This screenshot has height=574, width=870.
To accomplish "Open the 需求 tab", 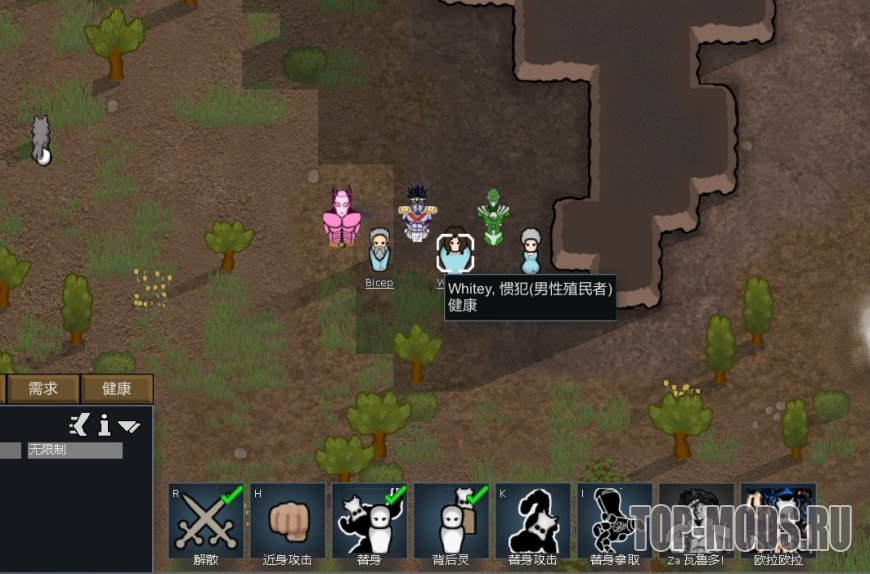I will [43, 389].
